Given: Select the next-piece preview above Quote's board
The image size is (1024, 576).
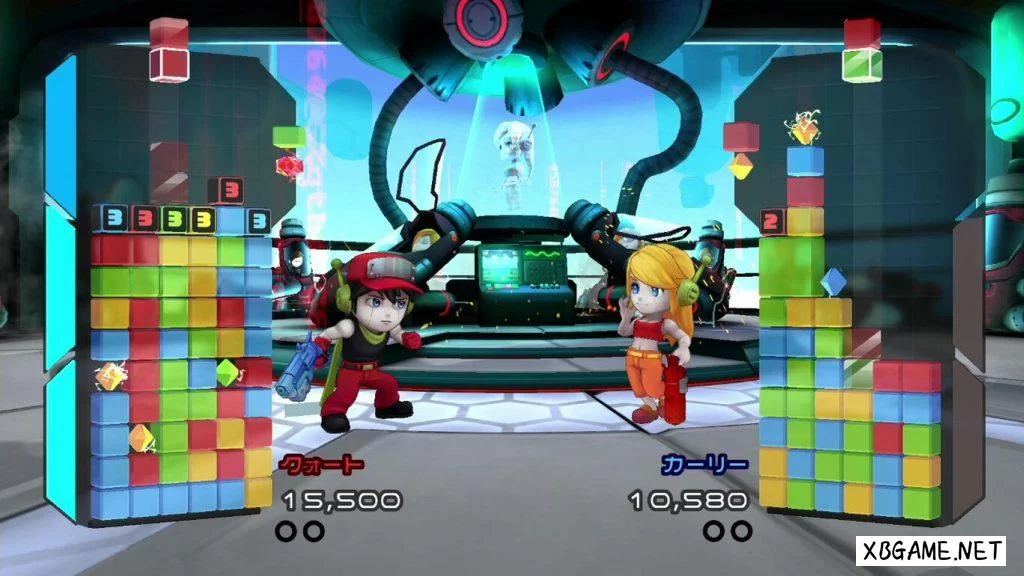Looking at the screenshot, I should [168, 50].
